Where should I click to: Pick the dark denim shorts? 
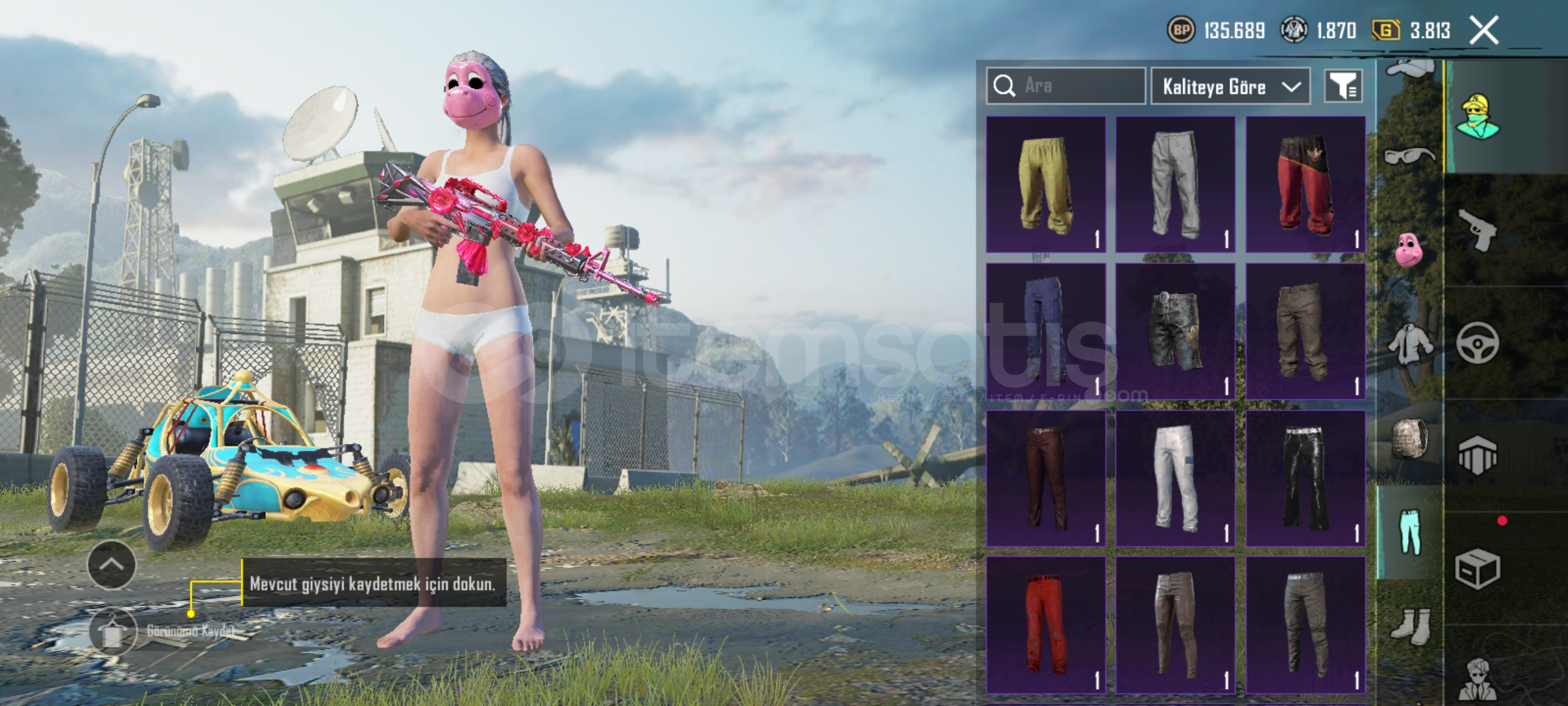(x=1175, y=331)
